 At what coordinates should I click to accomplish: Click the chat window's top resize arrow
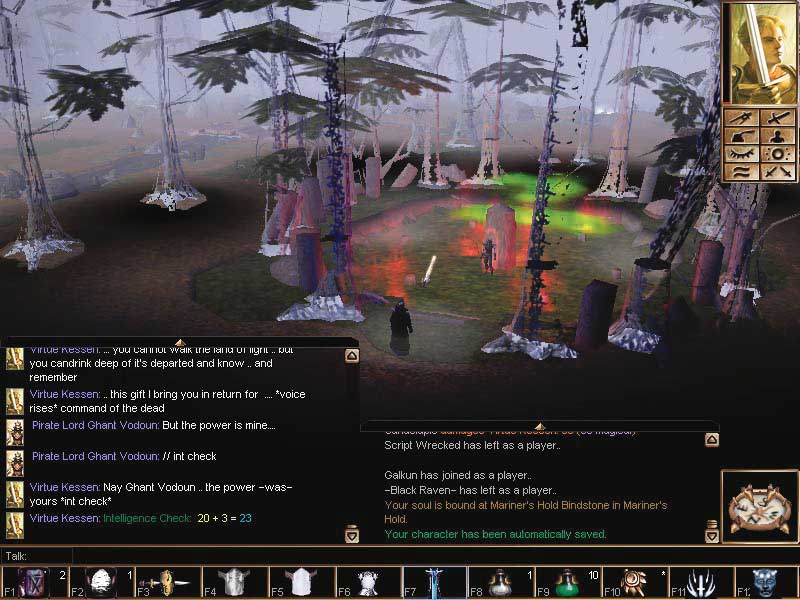click(180, 343)
